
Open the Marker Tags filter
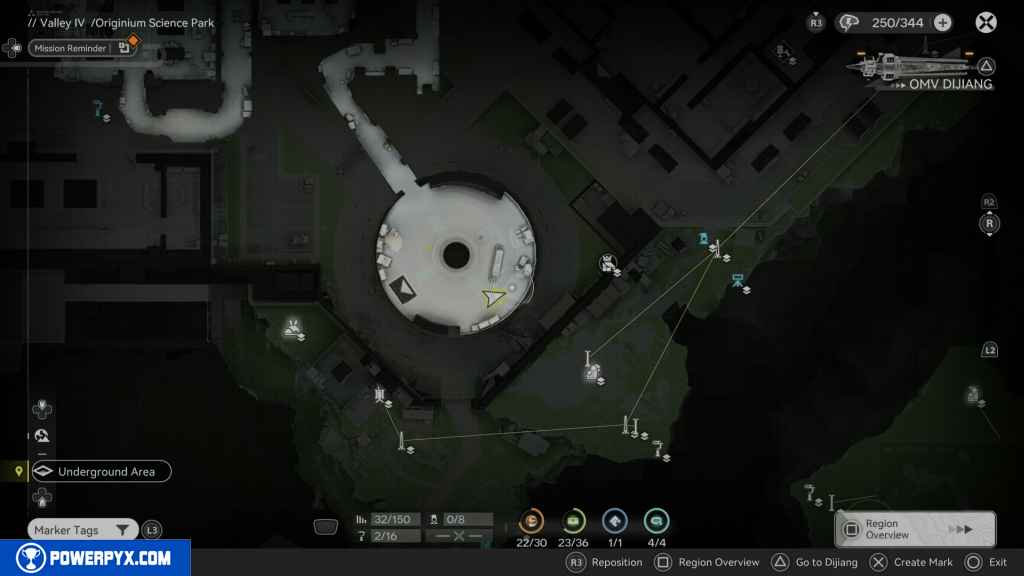coord(82,530)
